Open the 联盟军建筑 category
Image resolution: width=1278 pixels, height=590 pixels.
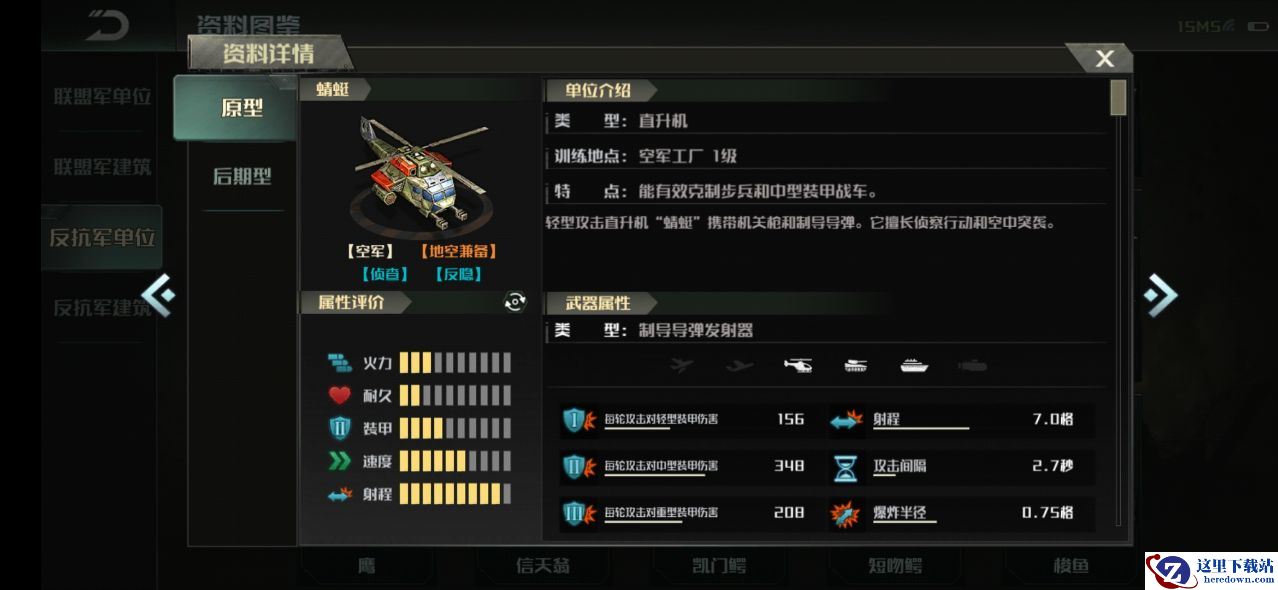click(102, 167)
